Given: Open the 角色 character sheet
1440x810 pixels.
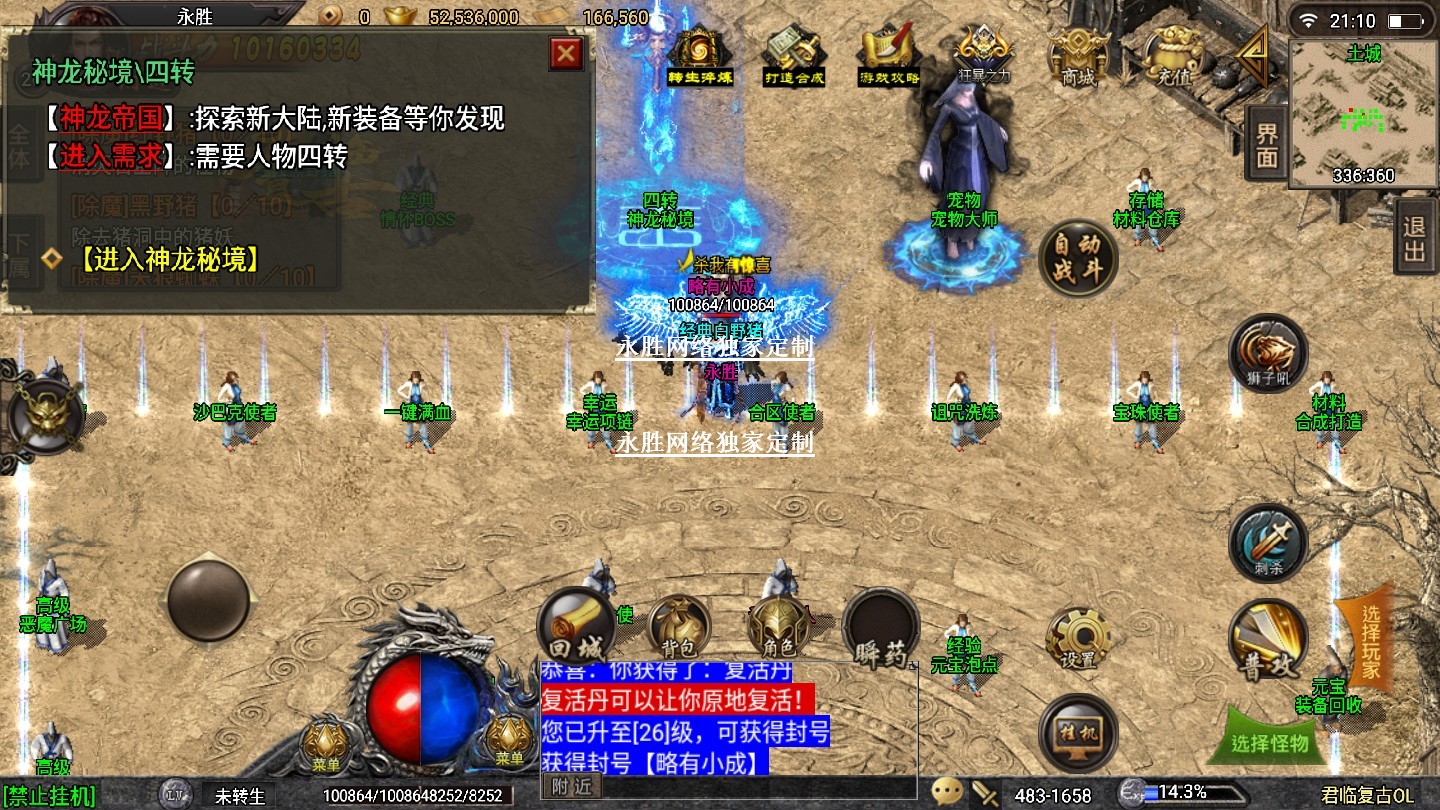Looking at the screenshot, I should 779,627.
